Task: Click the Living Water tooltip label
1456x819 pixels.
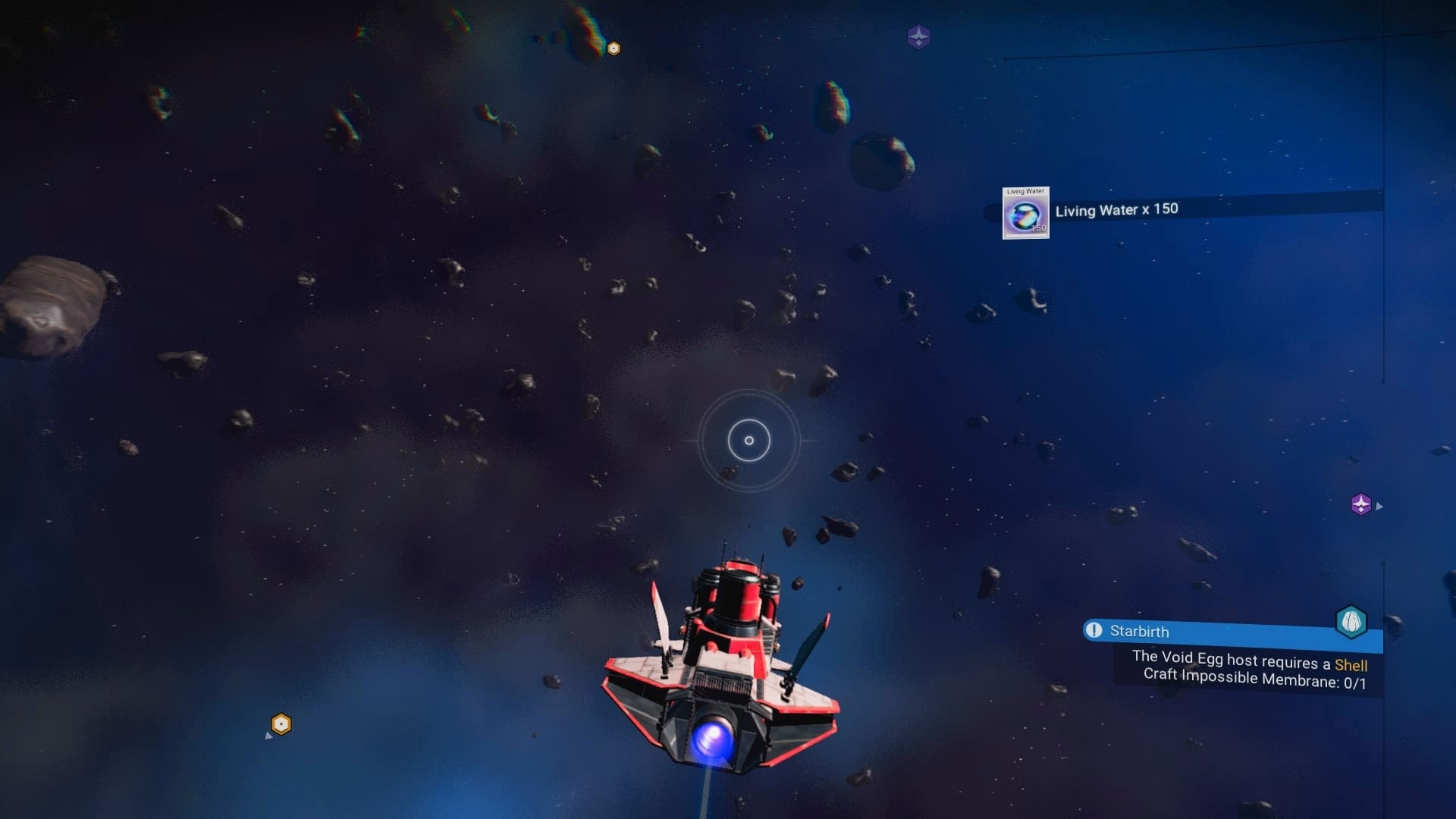Action: coord(1025,192)
